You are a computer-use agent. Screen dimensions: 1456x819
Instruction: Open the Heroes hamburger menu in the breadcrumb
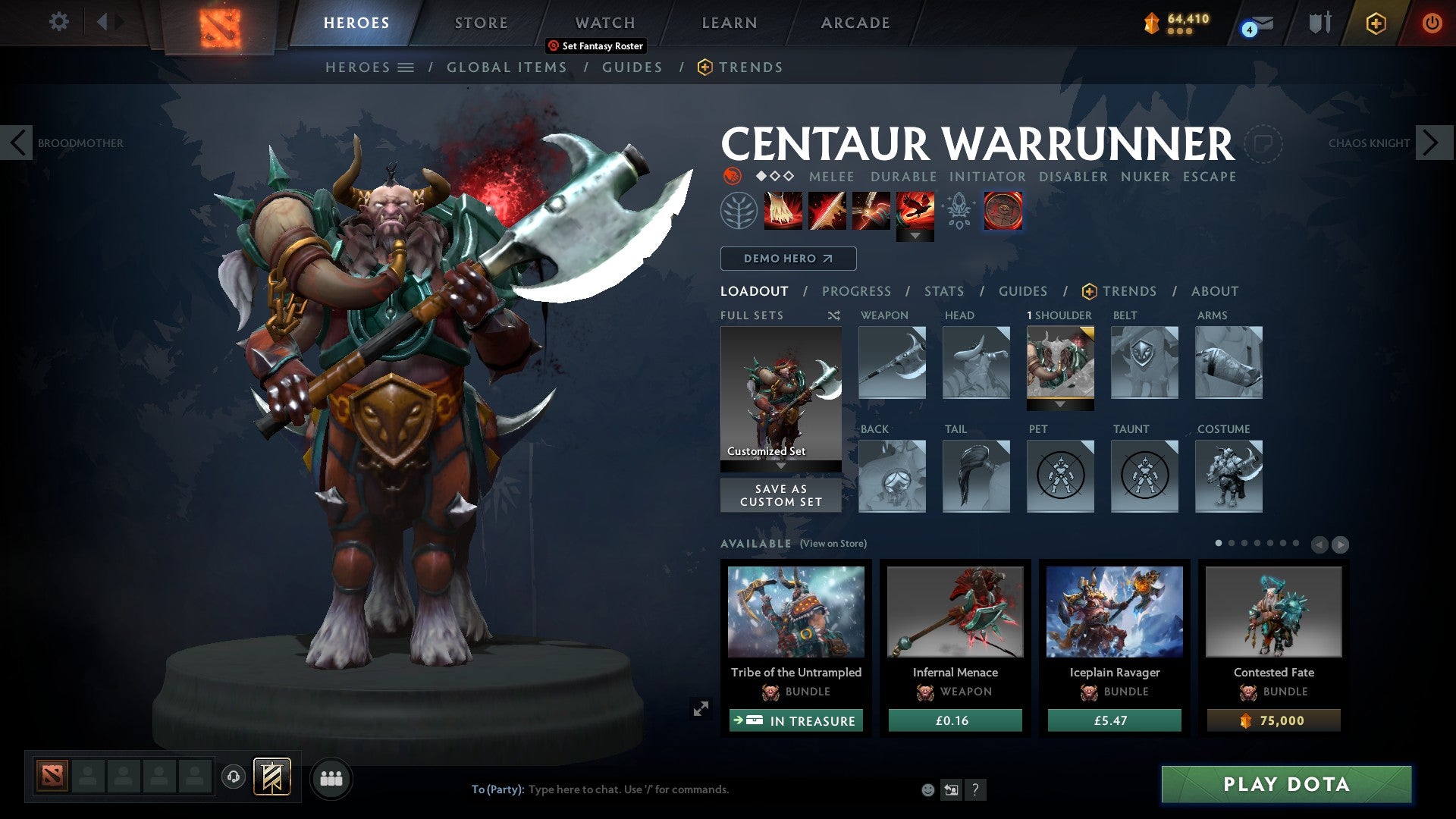406,67
